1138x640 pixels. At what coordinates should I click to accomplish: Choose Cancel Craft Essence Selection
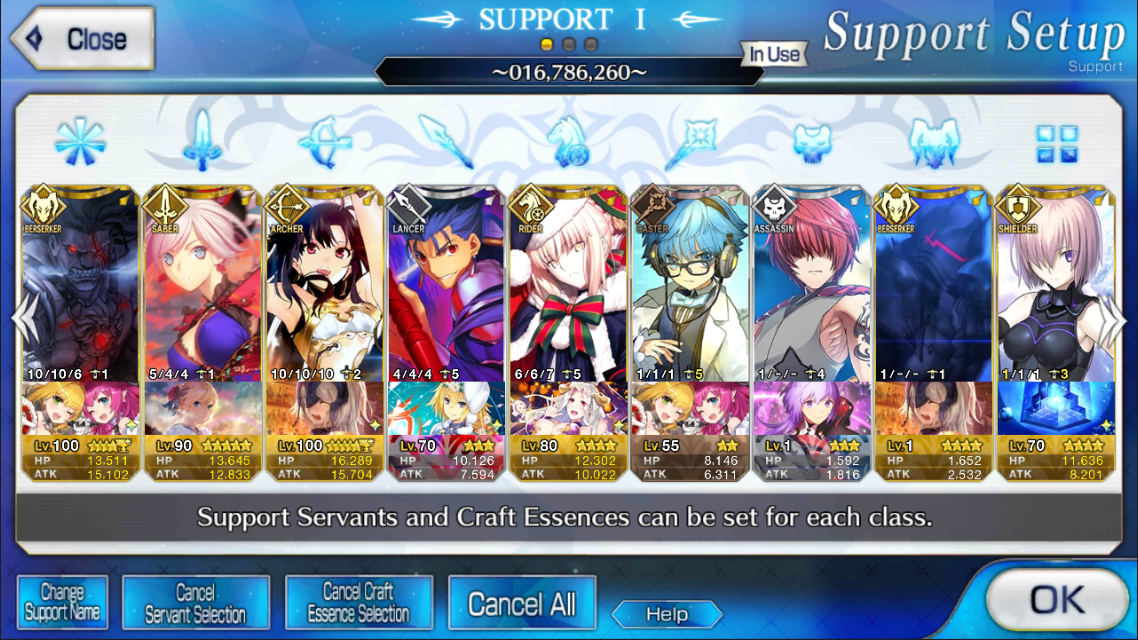(x=358, y=602)
